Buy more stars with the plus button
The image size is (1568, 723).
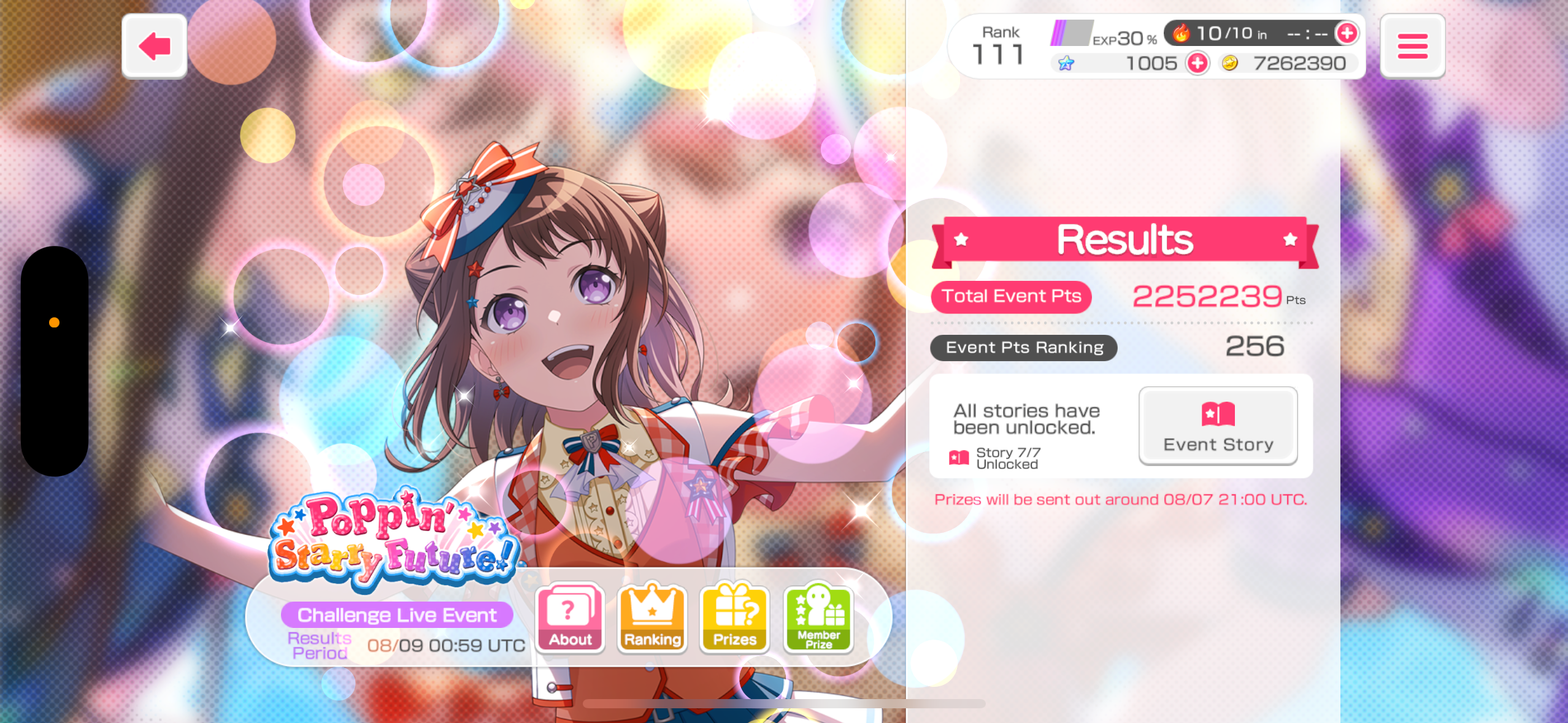[1197, 63]
